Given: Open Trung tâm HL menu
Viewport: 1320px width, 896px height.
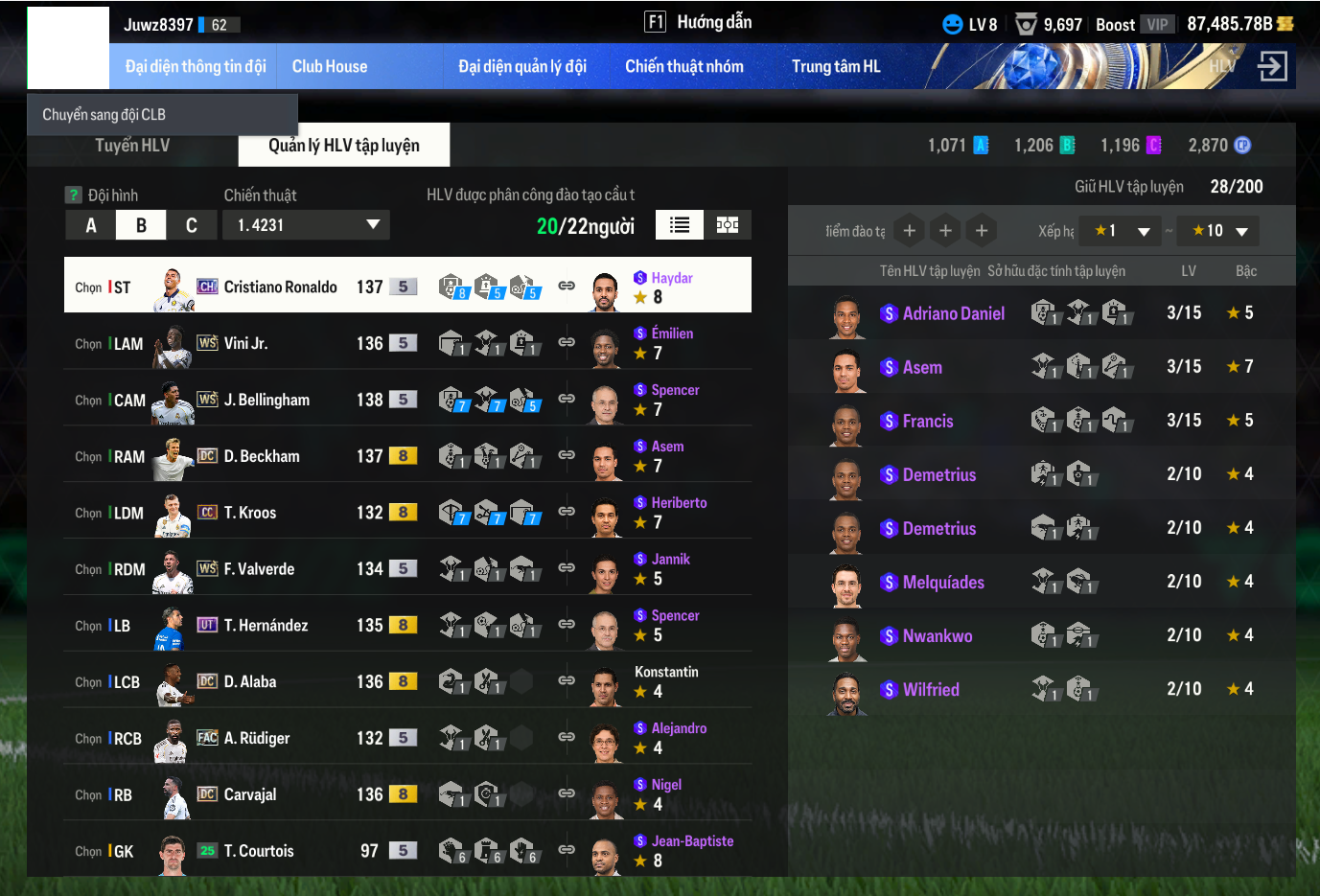Looking at the screenshot, I should pyautogui.click(x=836, y=66).
